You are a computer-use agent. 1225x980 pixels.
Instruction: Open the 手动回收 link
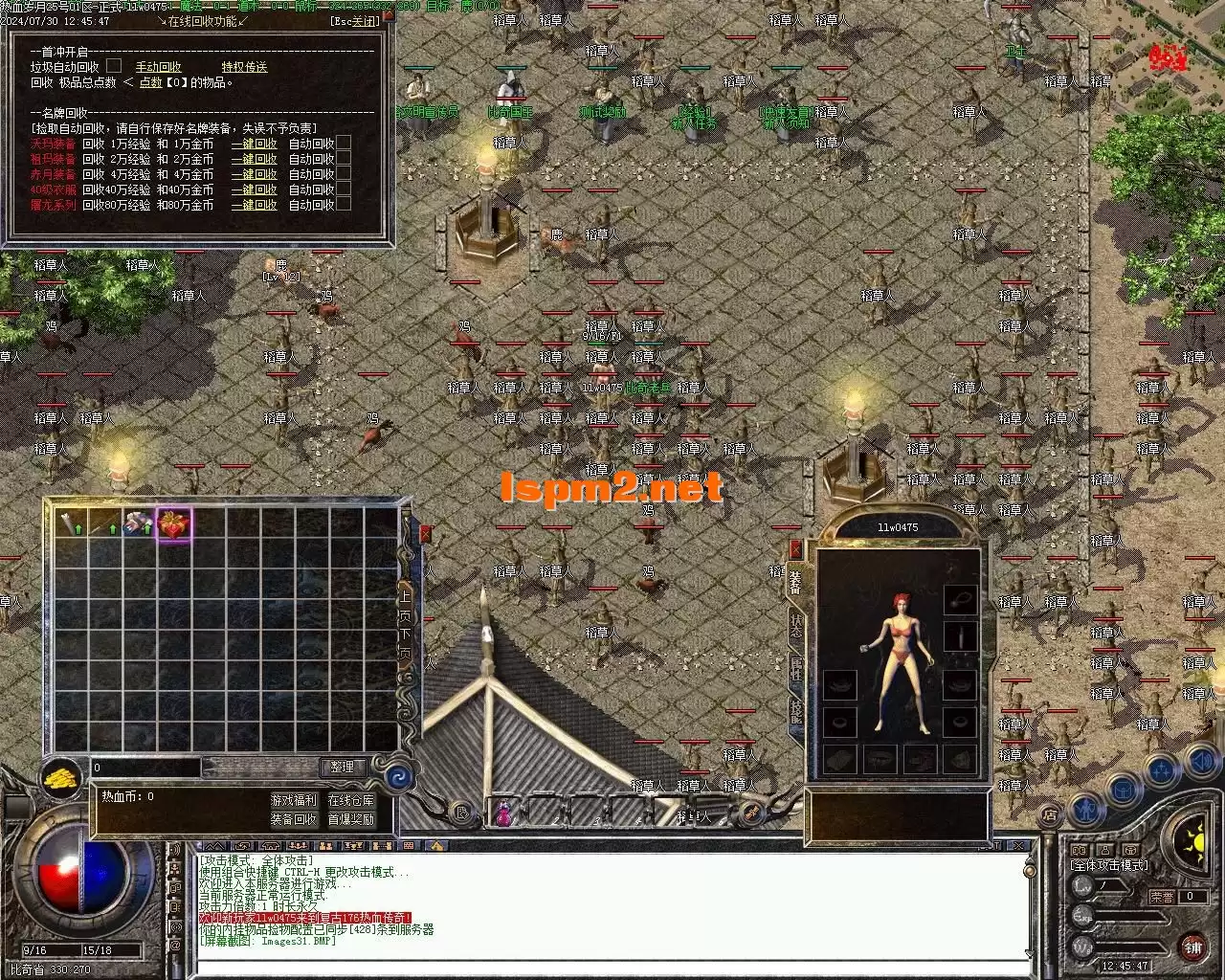(x=158, y=67)
